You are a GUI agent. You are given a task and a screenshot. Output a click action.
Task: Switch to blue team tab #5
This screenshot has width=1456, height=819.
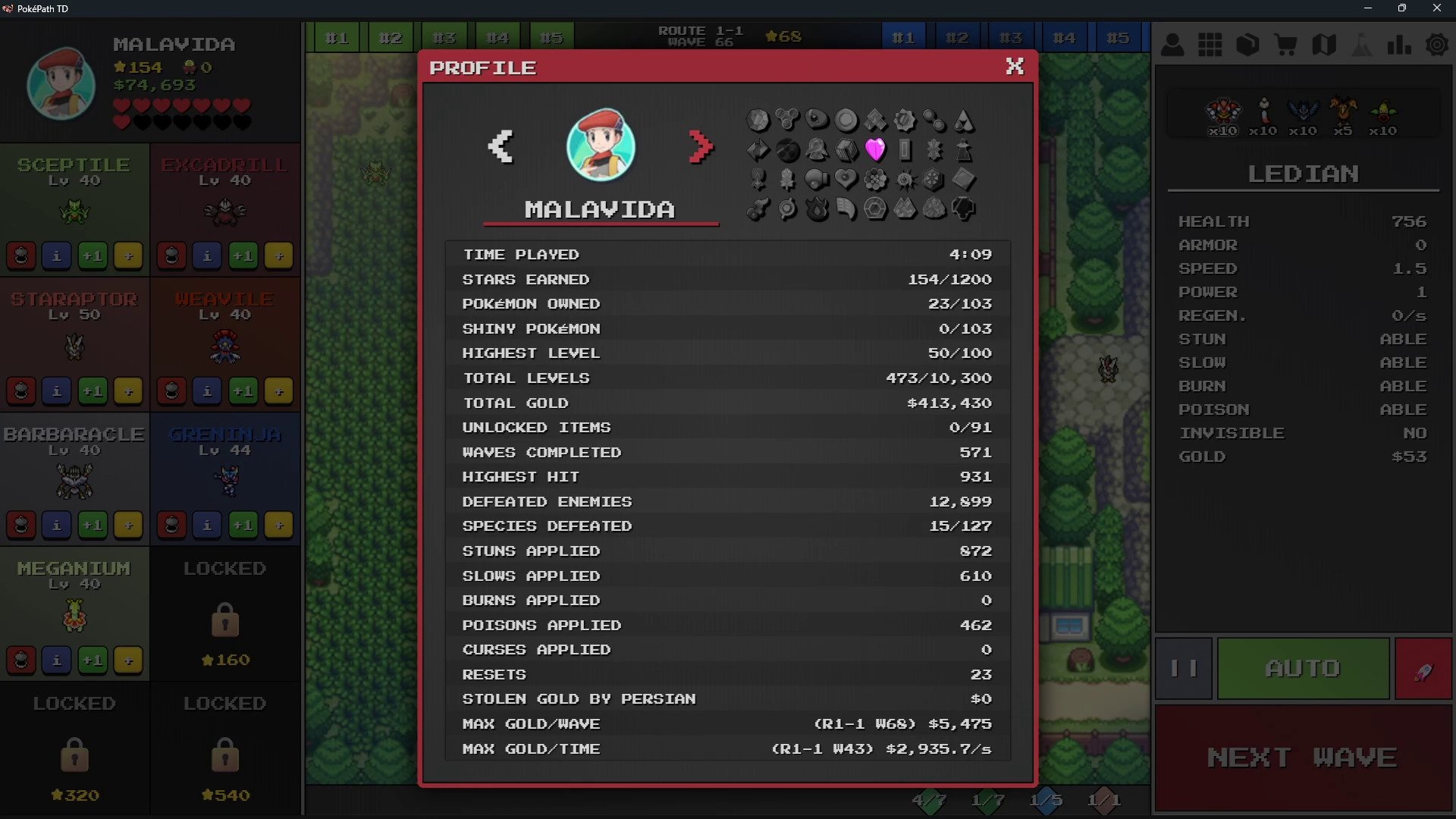[x=1117, y=37]
